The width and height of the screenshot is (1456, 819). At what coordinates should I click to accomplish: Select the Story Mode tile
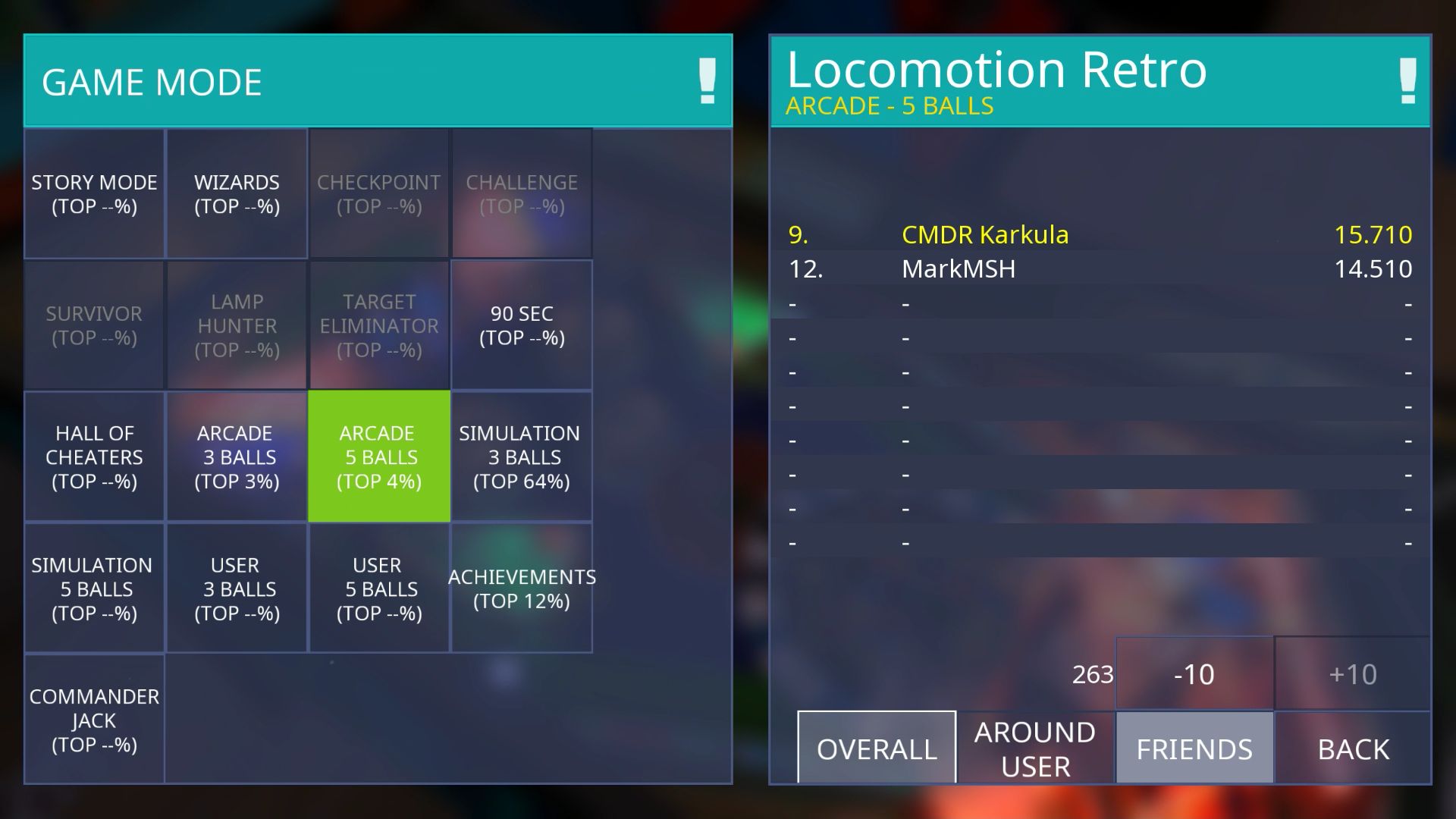coord(94,194)
